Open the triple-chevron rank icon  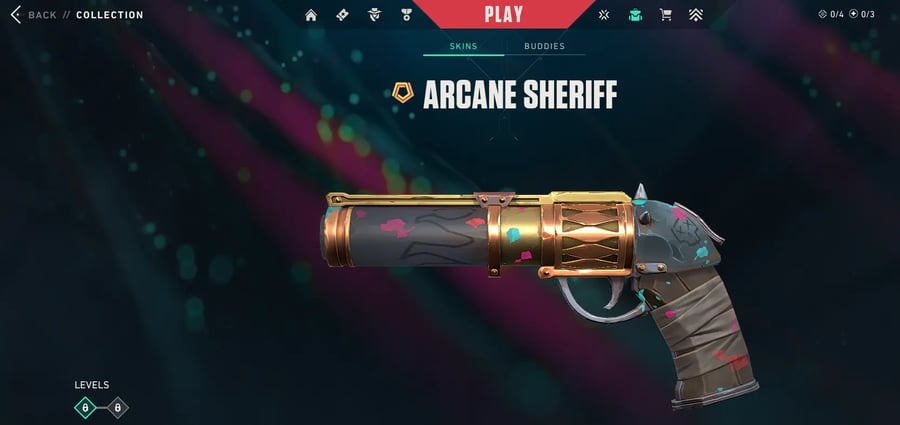coord(696,15)
